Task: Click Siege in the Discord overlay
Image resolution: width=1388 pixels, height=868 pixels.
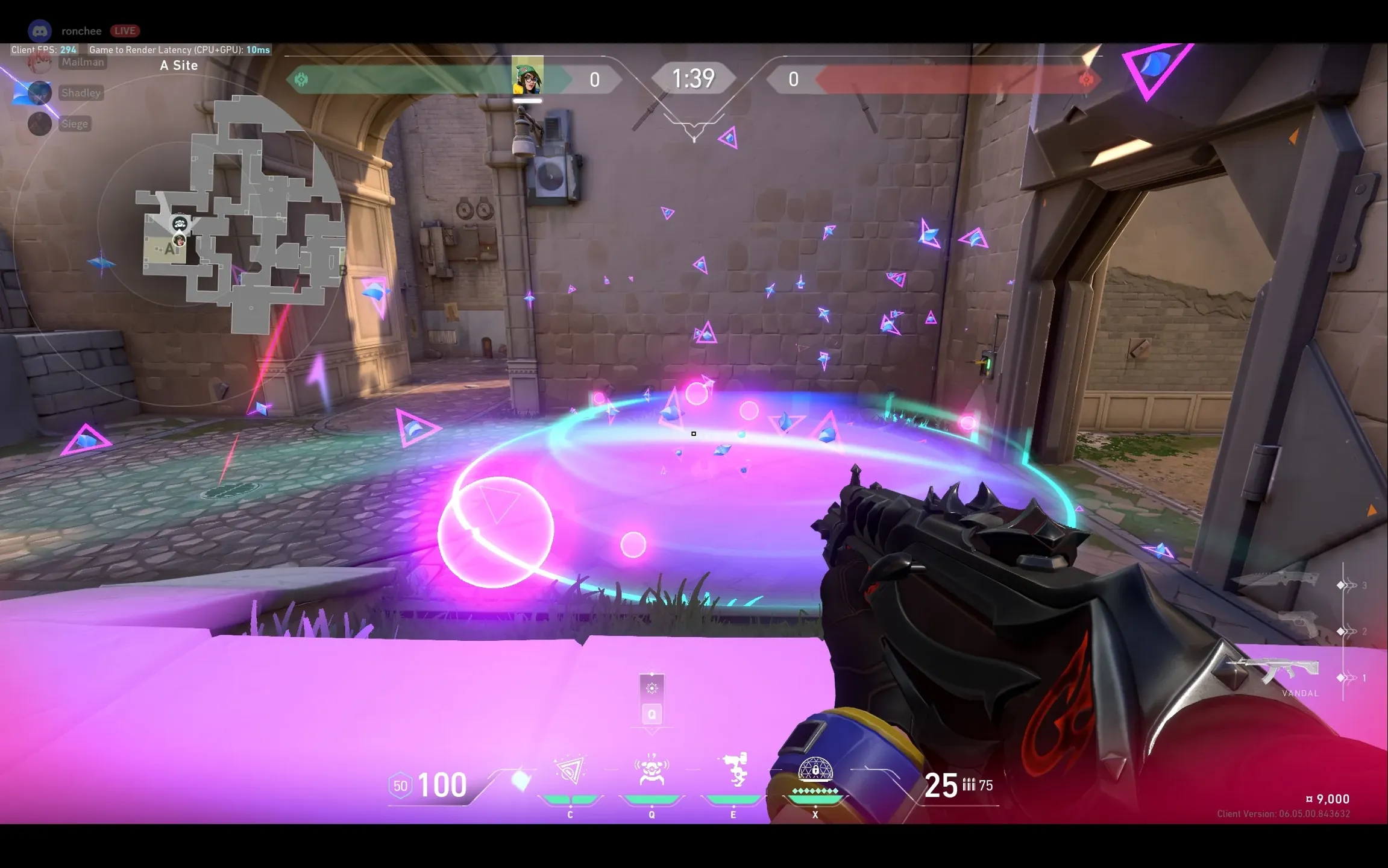Action: pyautogui.click(x=75, y=124)
